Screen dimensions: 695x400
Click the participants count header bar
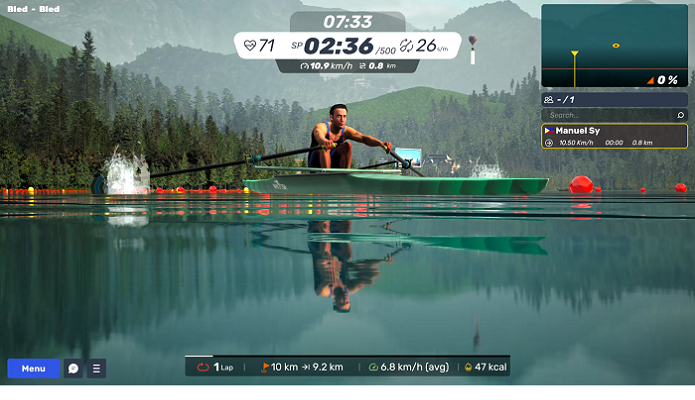pos(614,100)
